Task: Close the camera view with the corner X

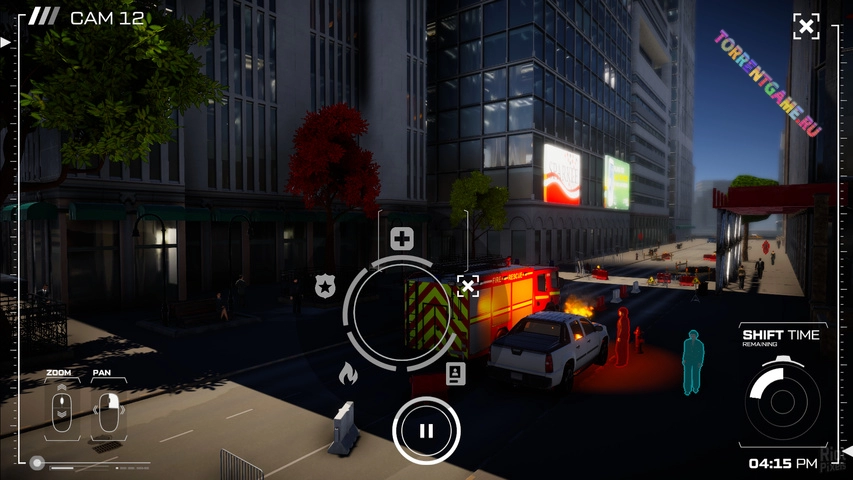Action: (x=806, y=26)
